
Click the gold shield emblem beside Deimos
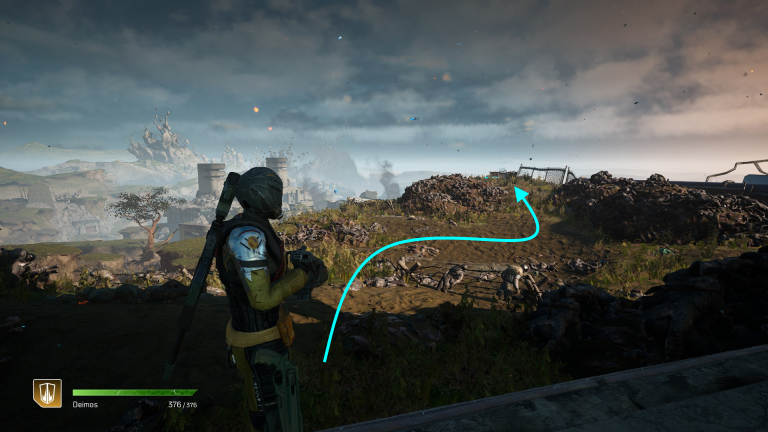click(x=47, y=393)
